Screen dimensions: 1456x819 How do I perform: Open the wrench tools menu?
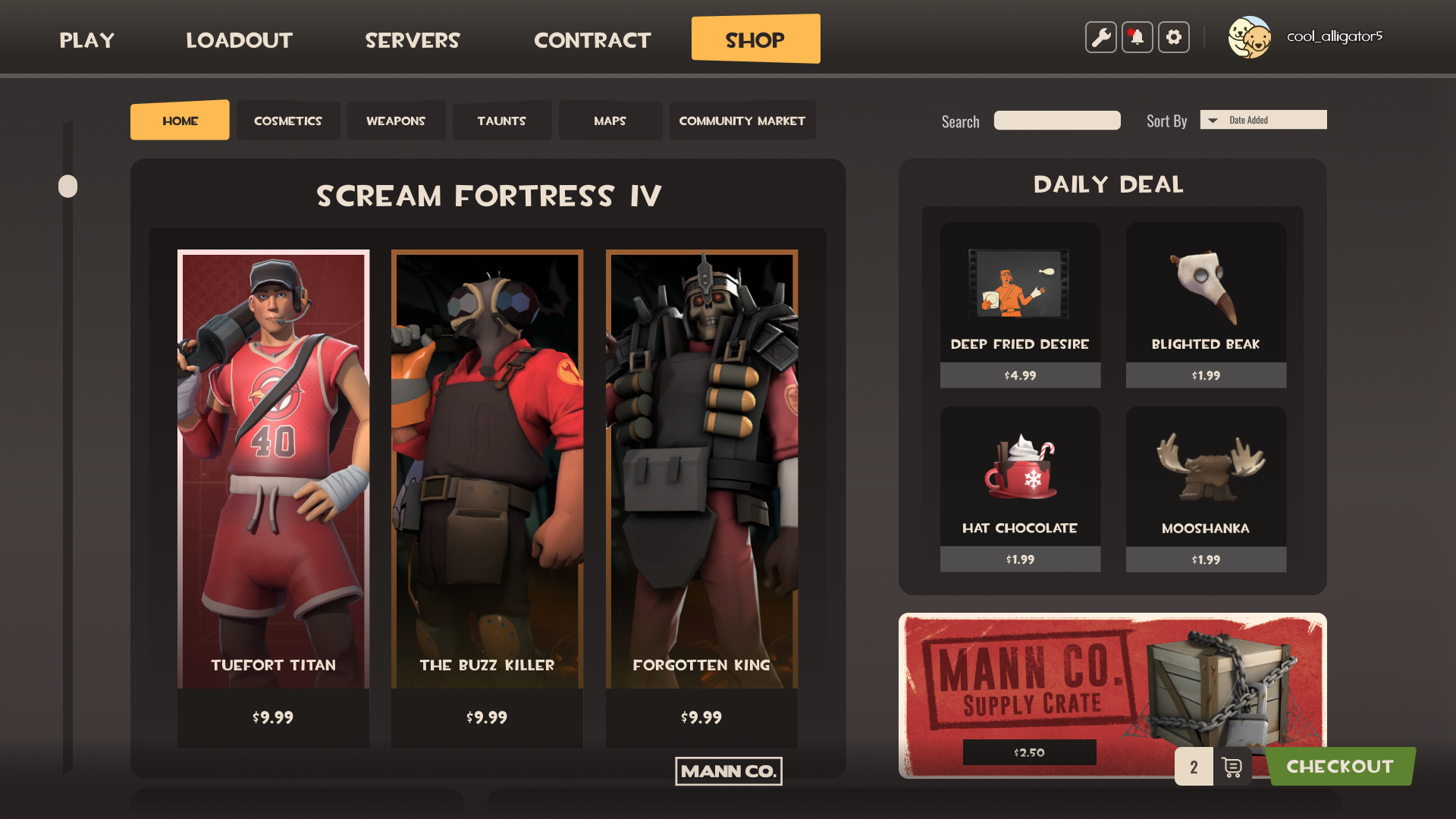coord(1100,36)
